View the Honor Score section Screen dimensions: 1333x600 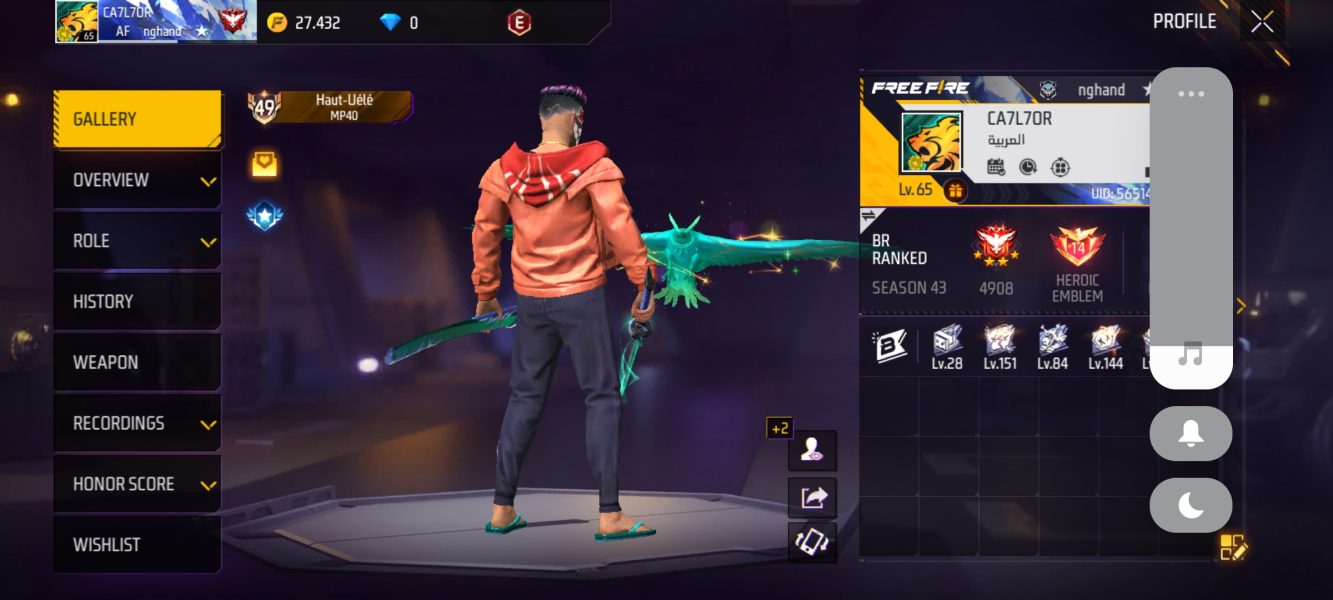137,484
